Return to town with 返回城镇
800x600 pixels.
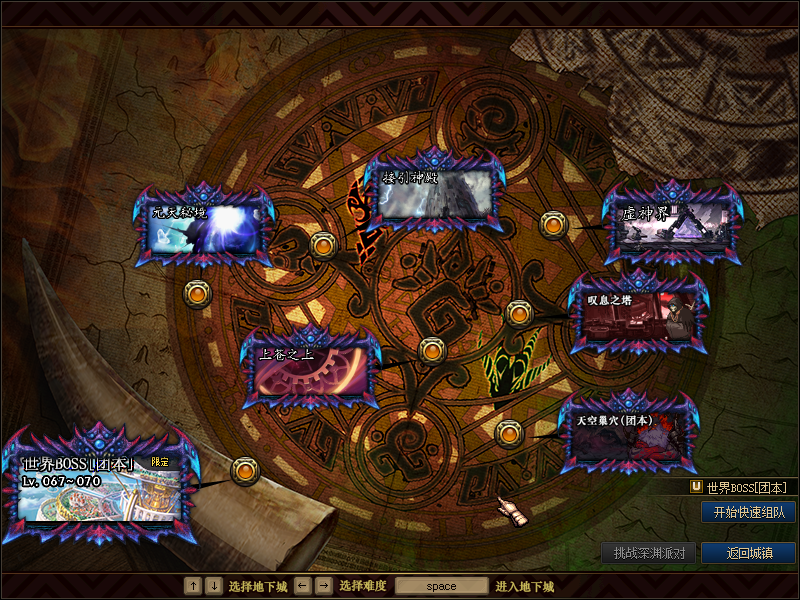coord(748,553)
